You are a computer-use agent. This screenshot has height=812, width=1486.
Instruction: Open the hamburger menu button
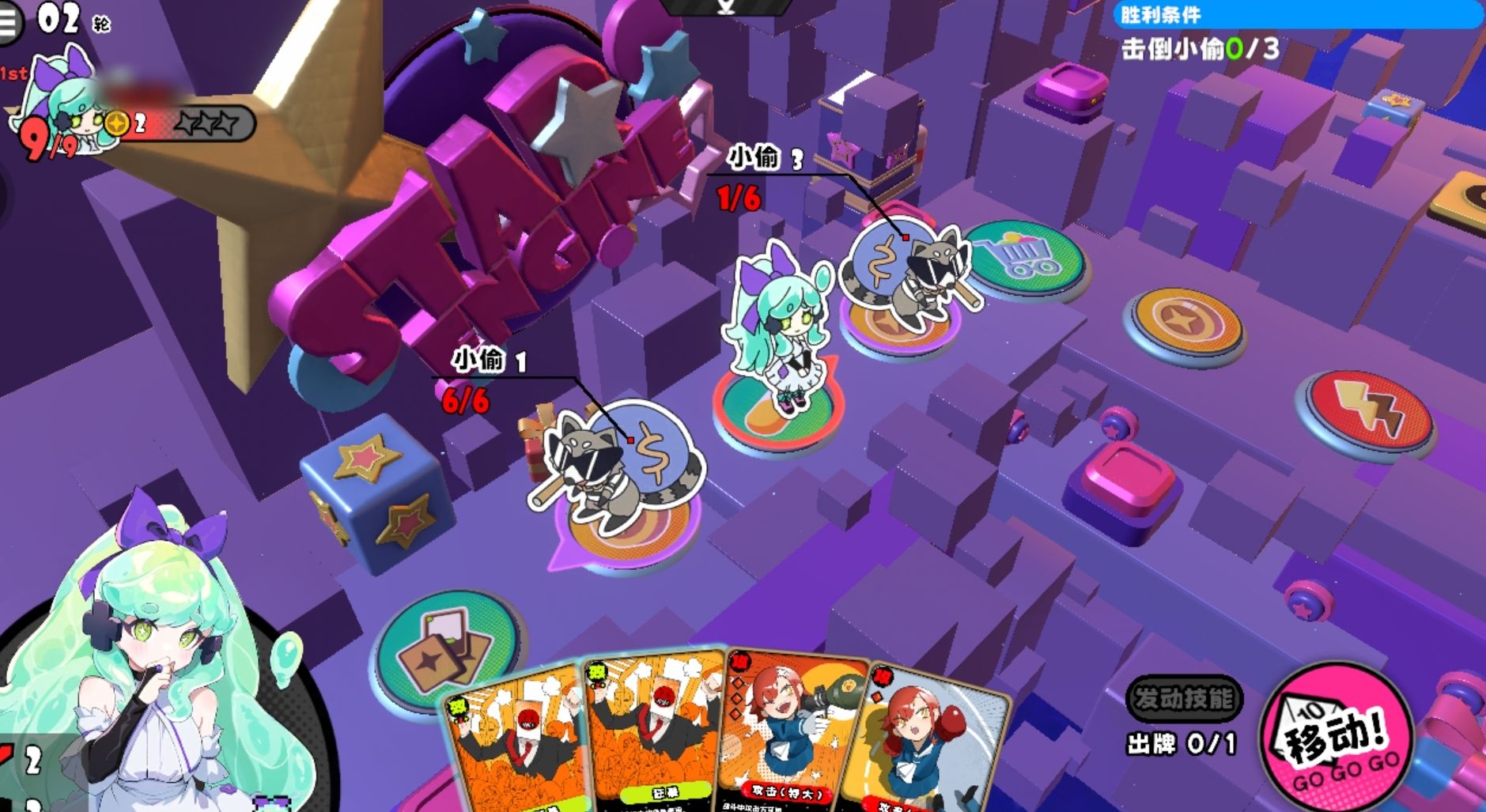(9, 21)
